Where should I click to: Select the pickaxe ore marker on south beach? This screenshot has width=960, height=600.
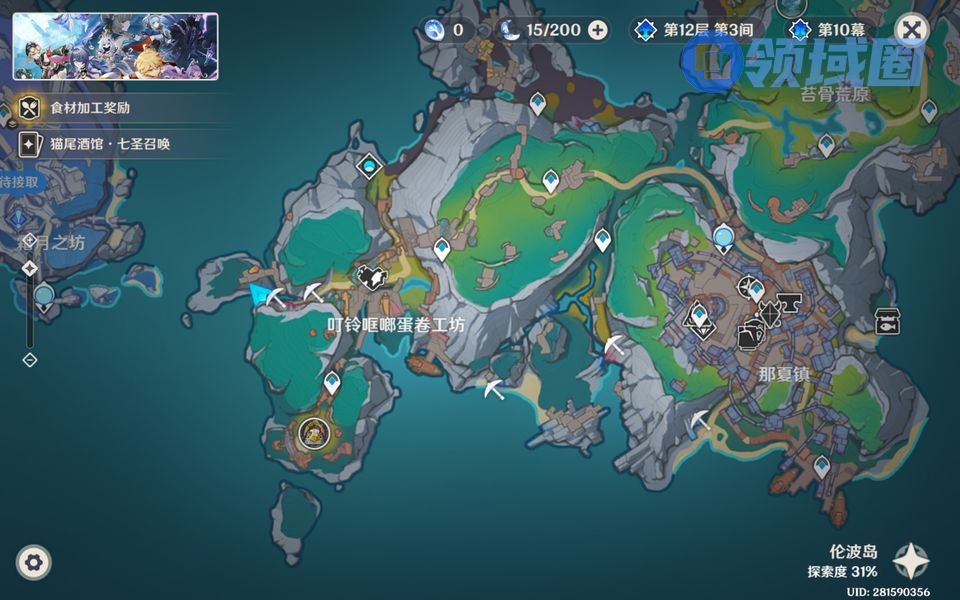[x=494, y=390]
